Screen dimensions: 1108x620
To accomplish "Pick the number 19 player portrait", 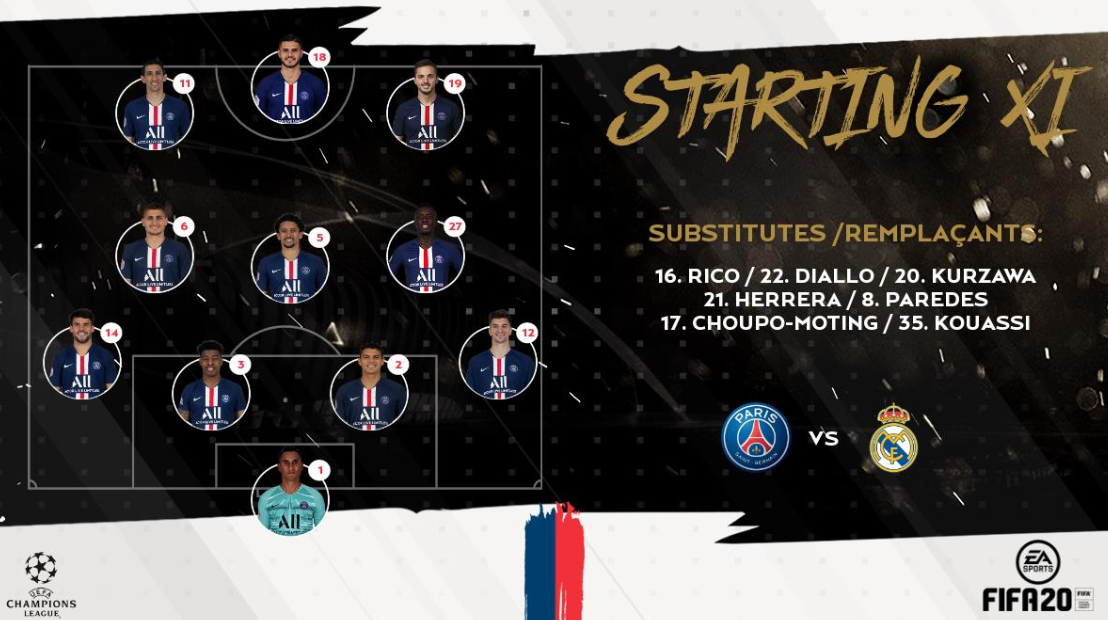I will point(427,112).
